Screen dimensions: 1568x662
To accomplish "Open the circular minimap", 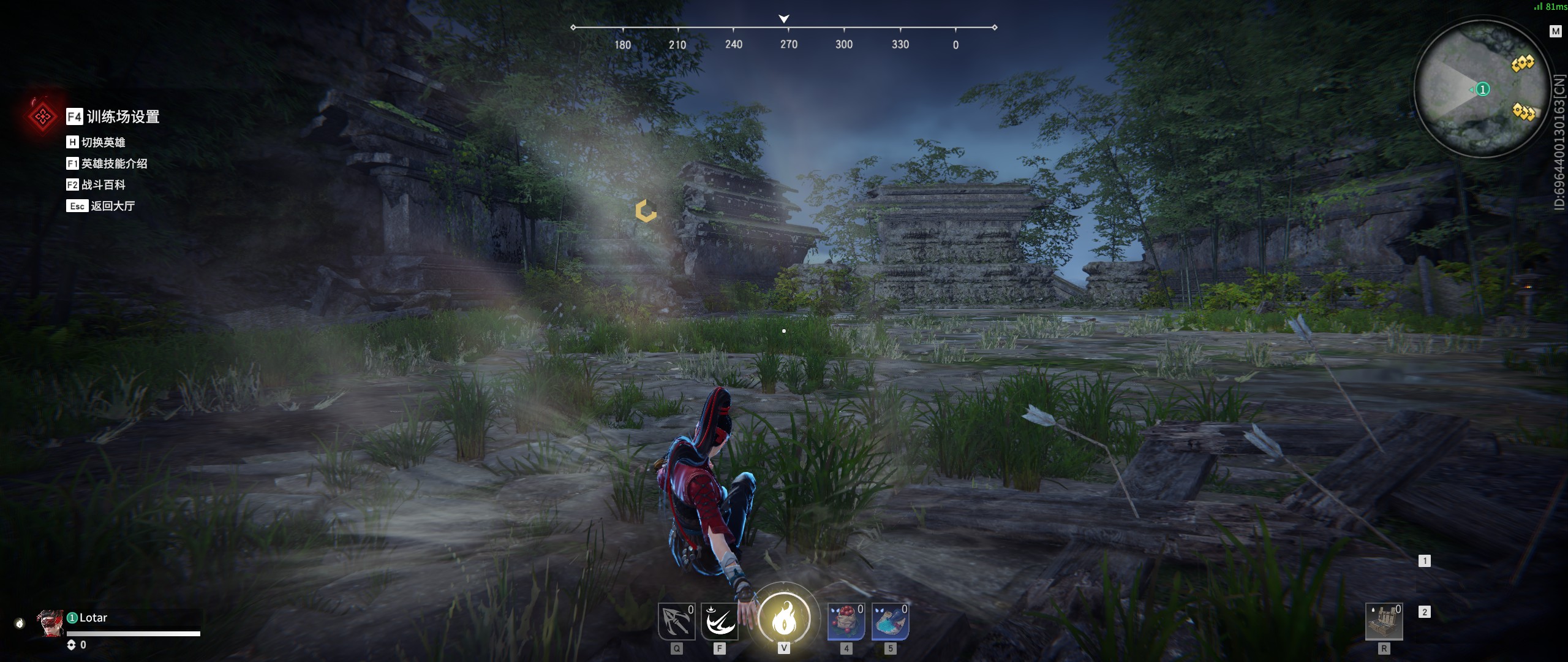I will tap(1482, 89).
